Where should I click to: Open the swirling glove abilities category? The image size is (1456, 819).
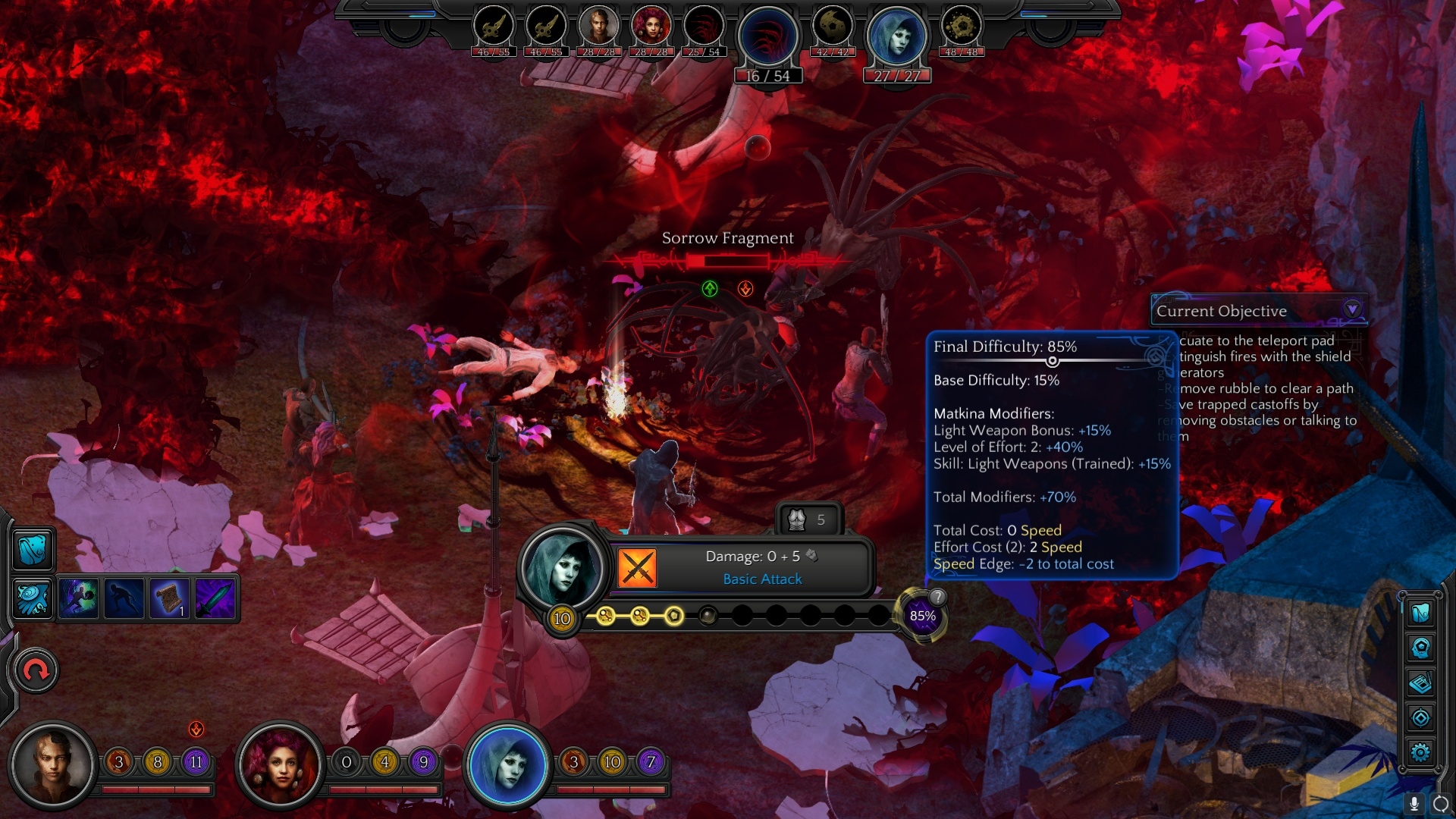33,598
